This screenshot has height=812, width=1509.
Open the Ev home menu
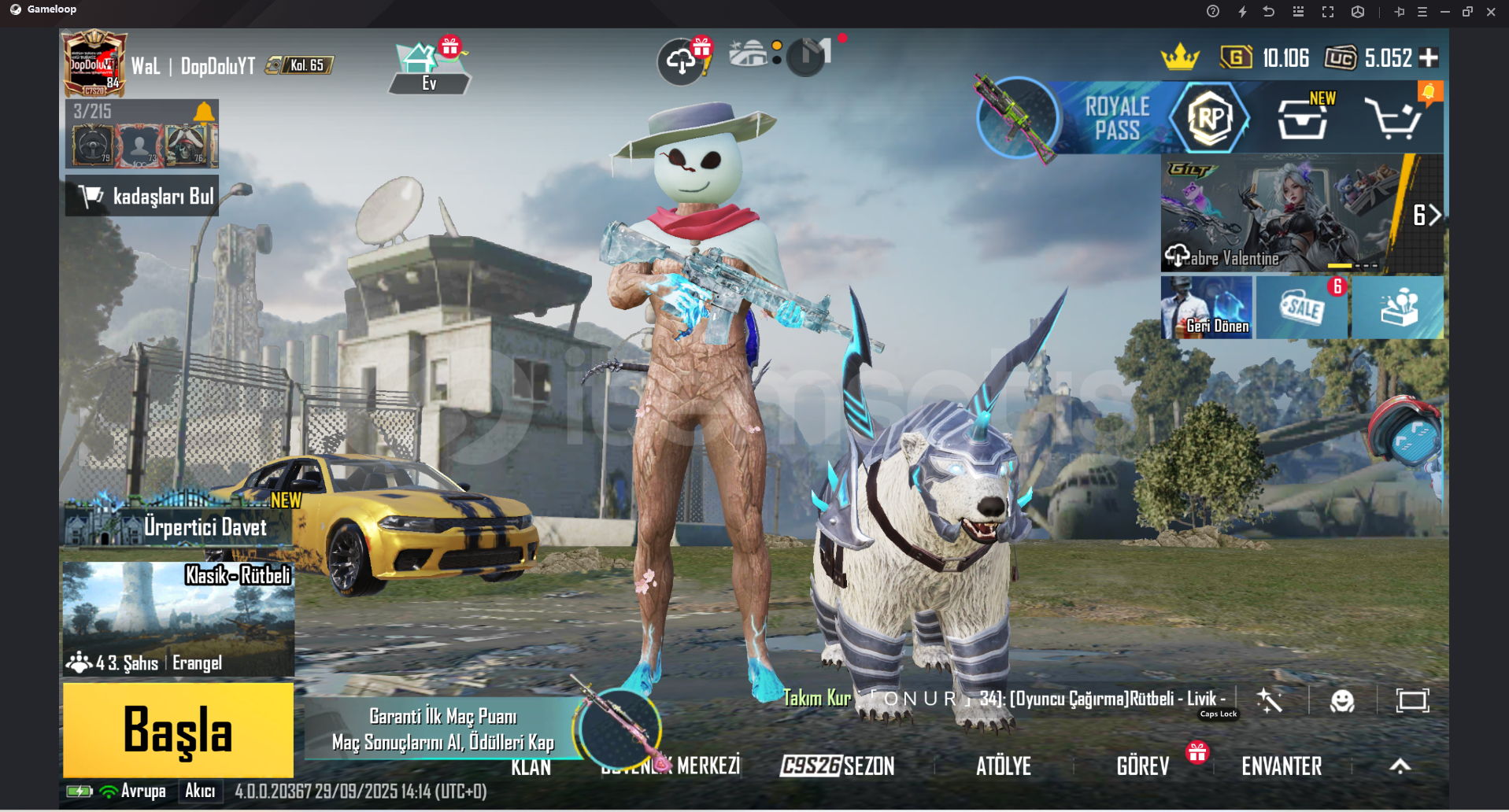429,67
